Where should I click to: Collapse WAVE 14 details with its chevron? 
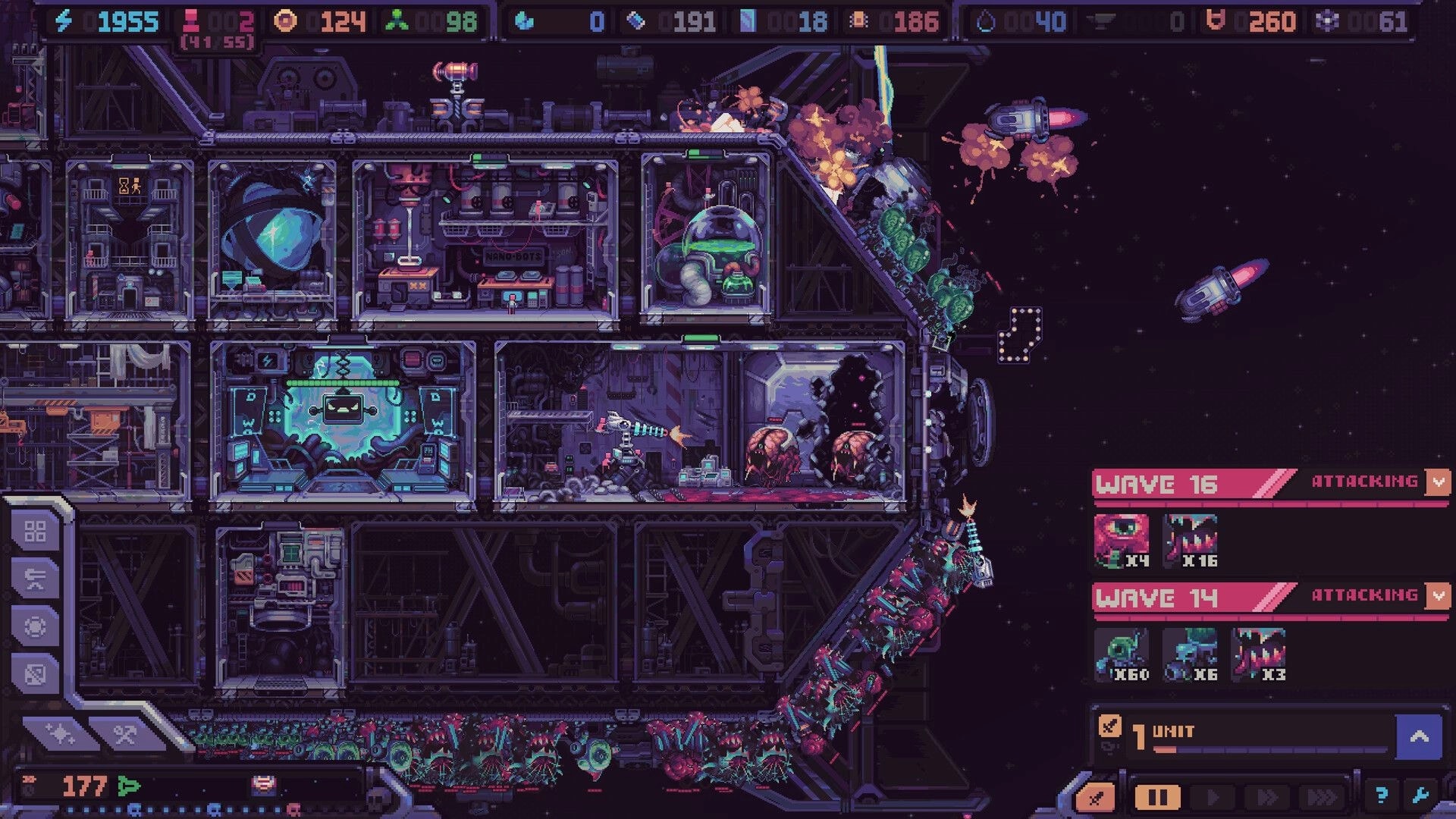pyautogui.click(x=1439, y=596)
